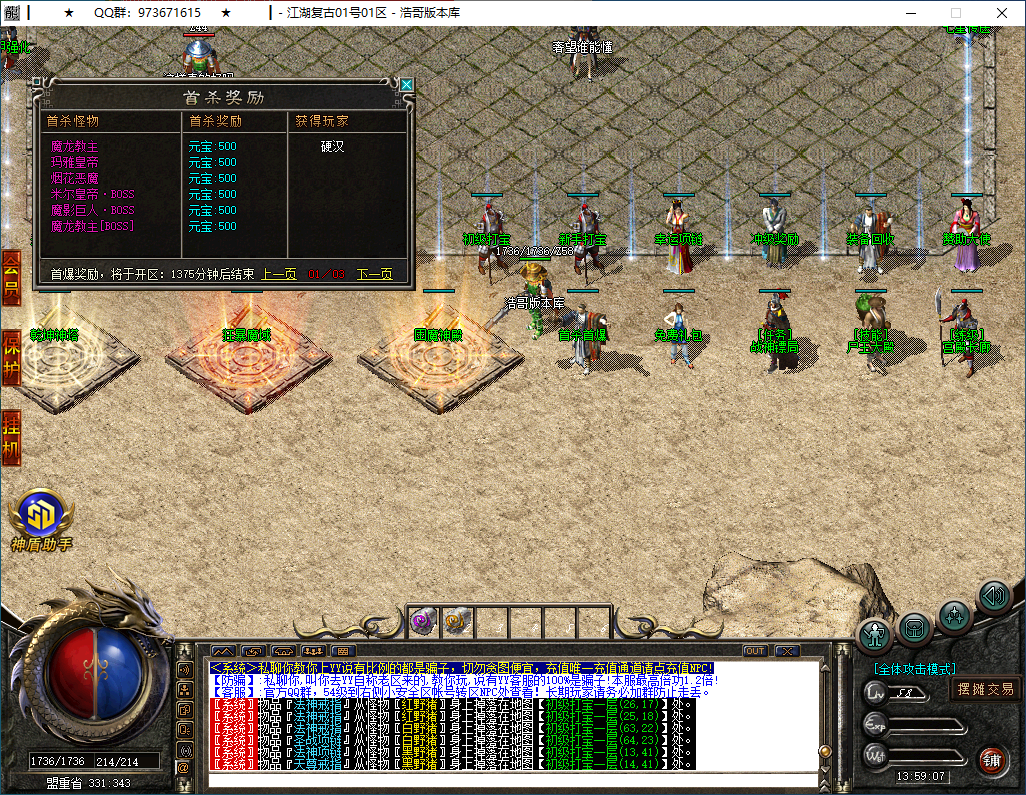Close the chat panel with X button

coord(787,651)
